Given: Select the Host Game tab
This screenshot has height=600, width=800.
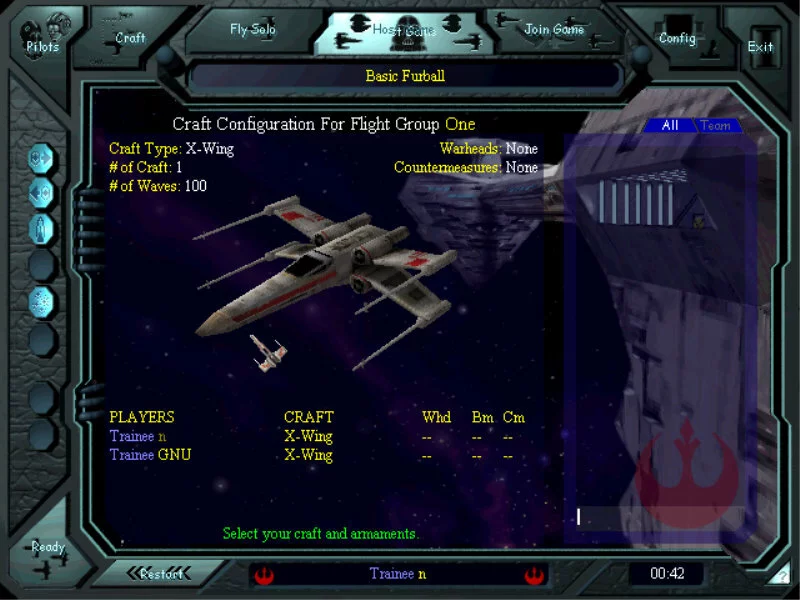Looking at the screenshot, I should [x=404, y=31].
